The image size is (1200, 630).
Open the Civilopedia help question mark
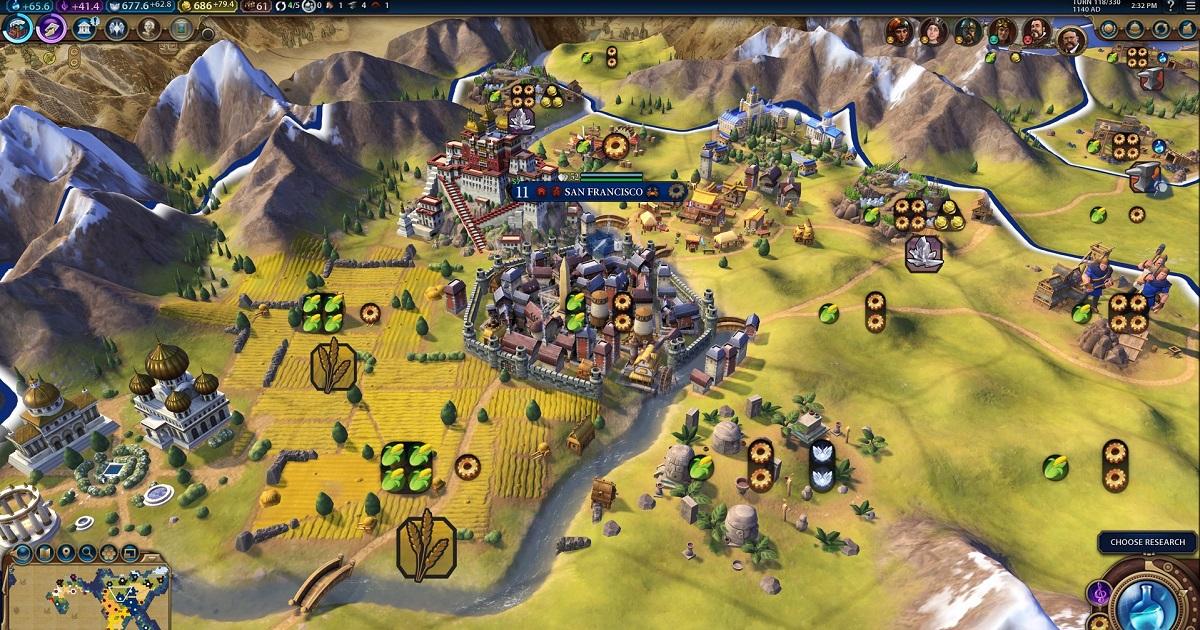coord(1170,6)
